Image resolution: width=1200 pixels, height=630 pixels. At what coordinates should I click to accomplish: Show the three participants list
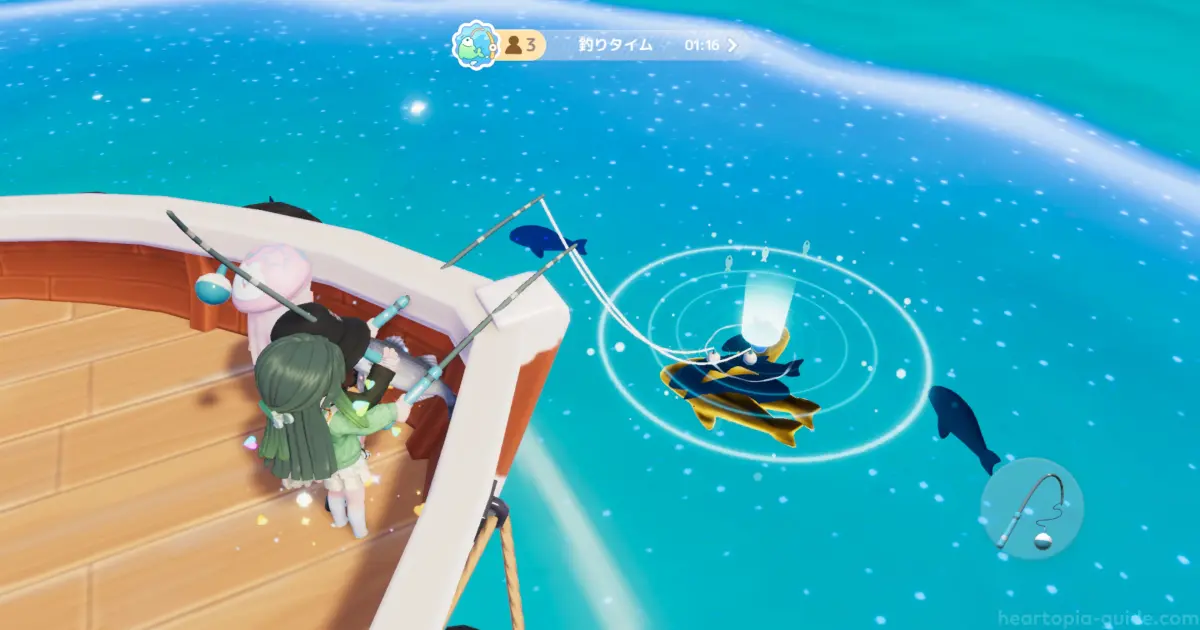(522, 45)
